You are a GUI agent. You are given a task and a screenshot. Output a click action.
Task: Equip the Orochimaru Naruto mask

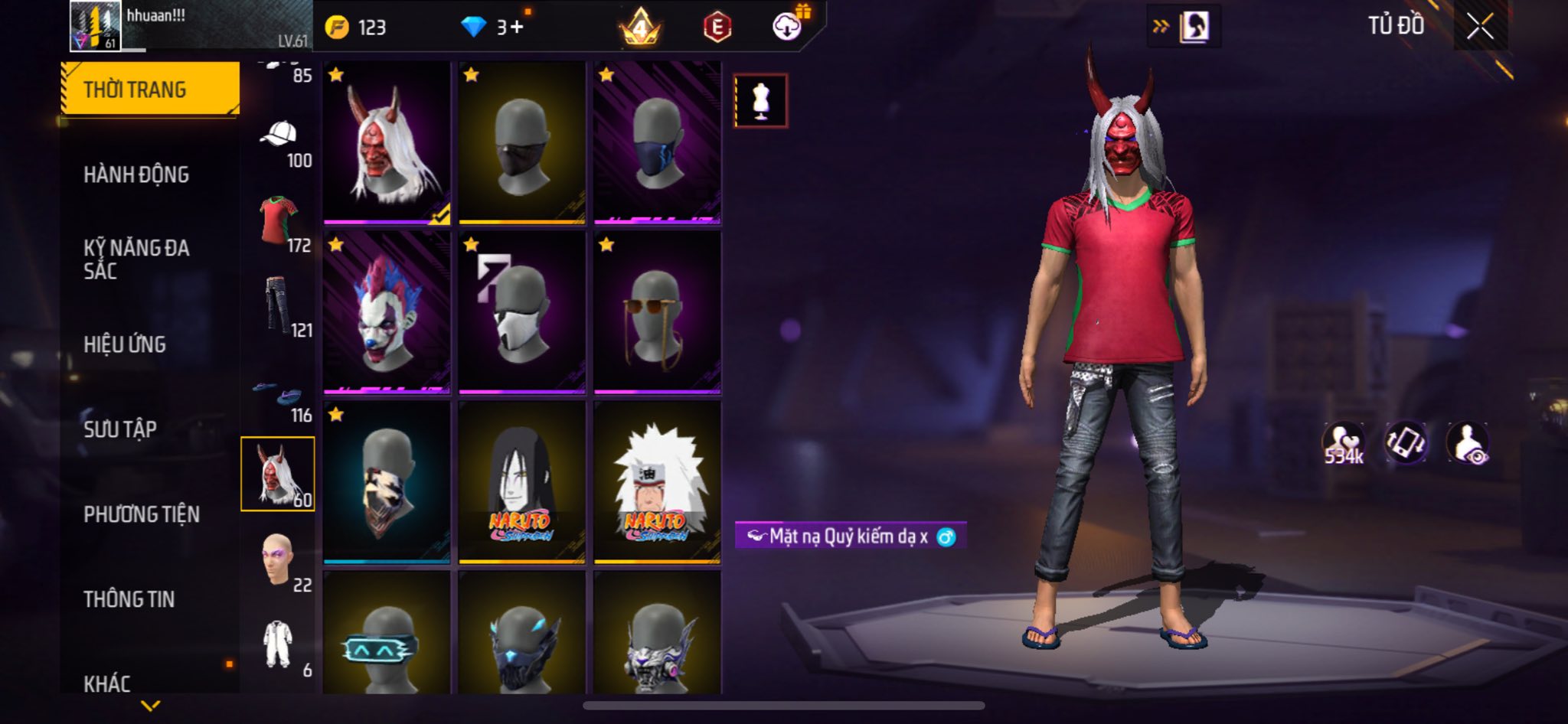pos(521,482)
